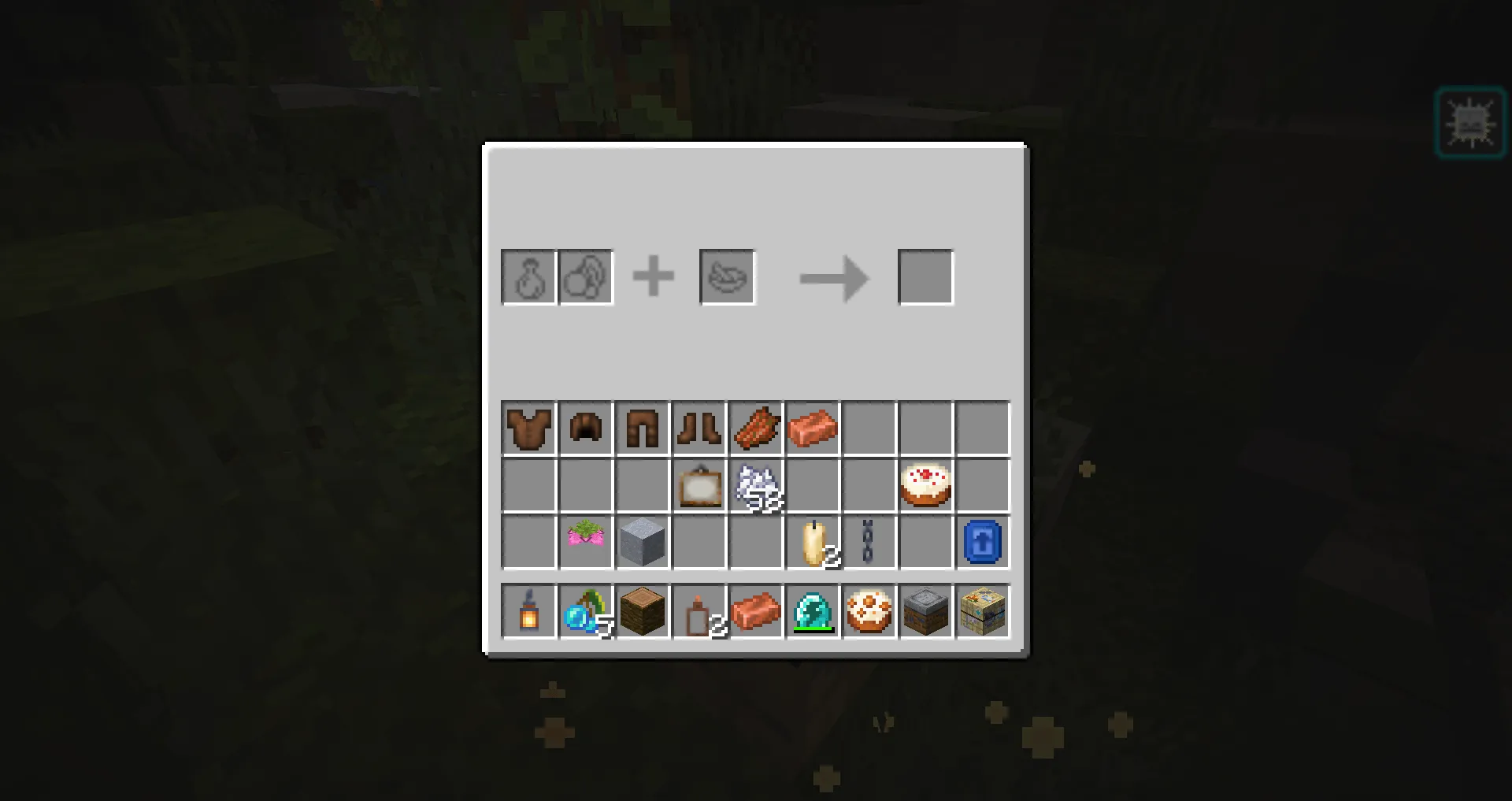Viewport: 1512px width, 801px height.
Task: Click the stack of 58 sugar
Action: click(755, 484)
